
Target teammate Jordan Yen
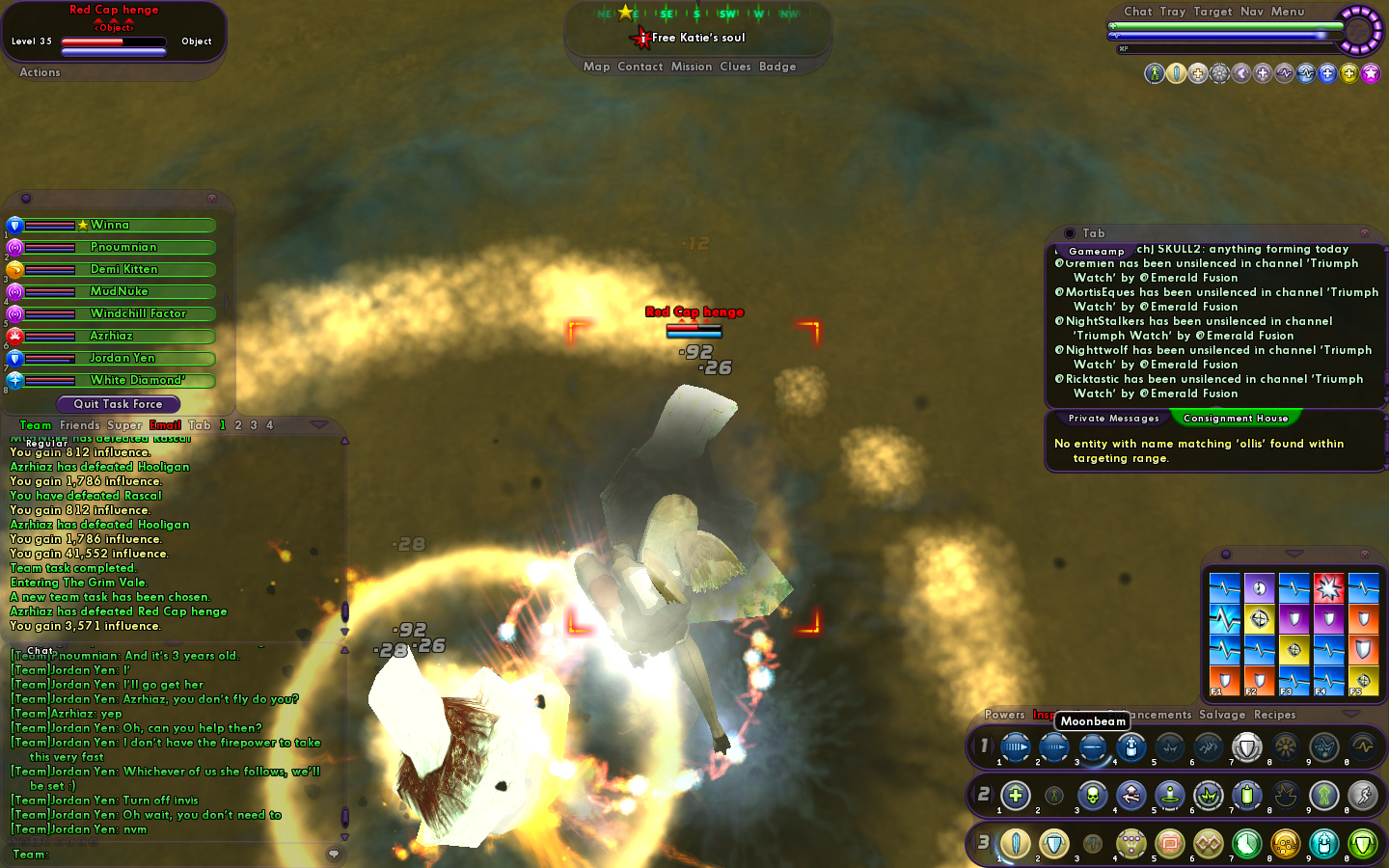point(122,358)
